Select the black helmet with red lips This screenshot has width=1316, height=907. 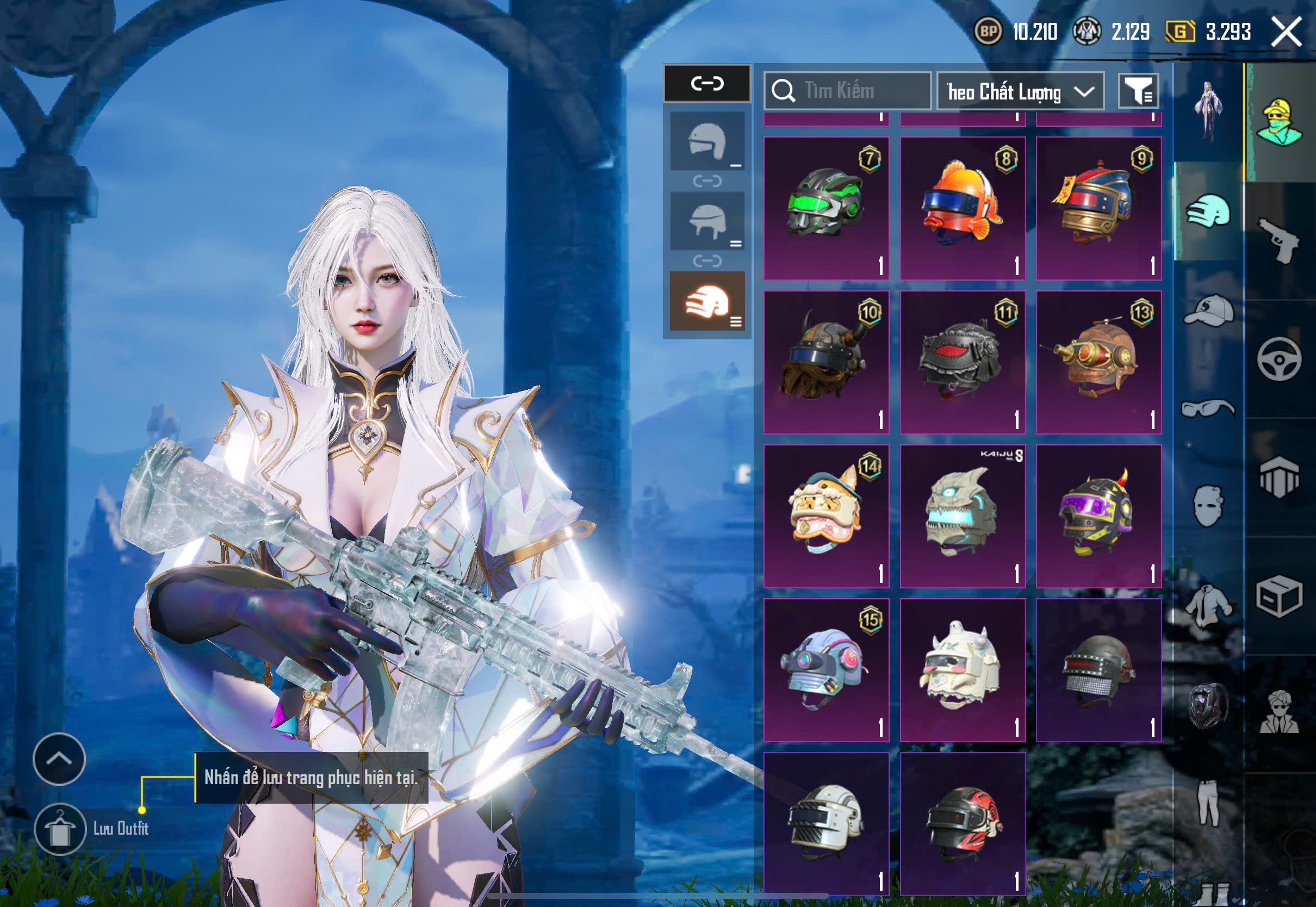(x=963, y=362)
